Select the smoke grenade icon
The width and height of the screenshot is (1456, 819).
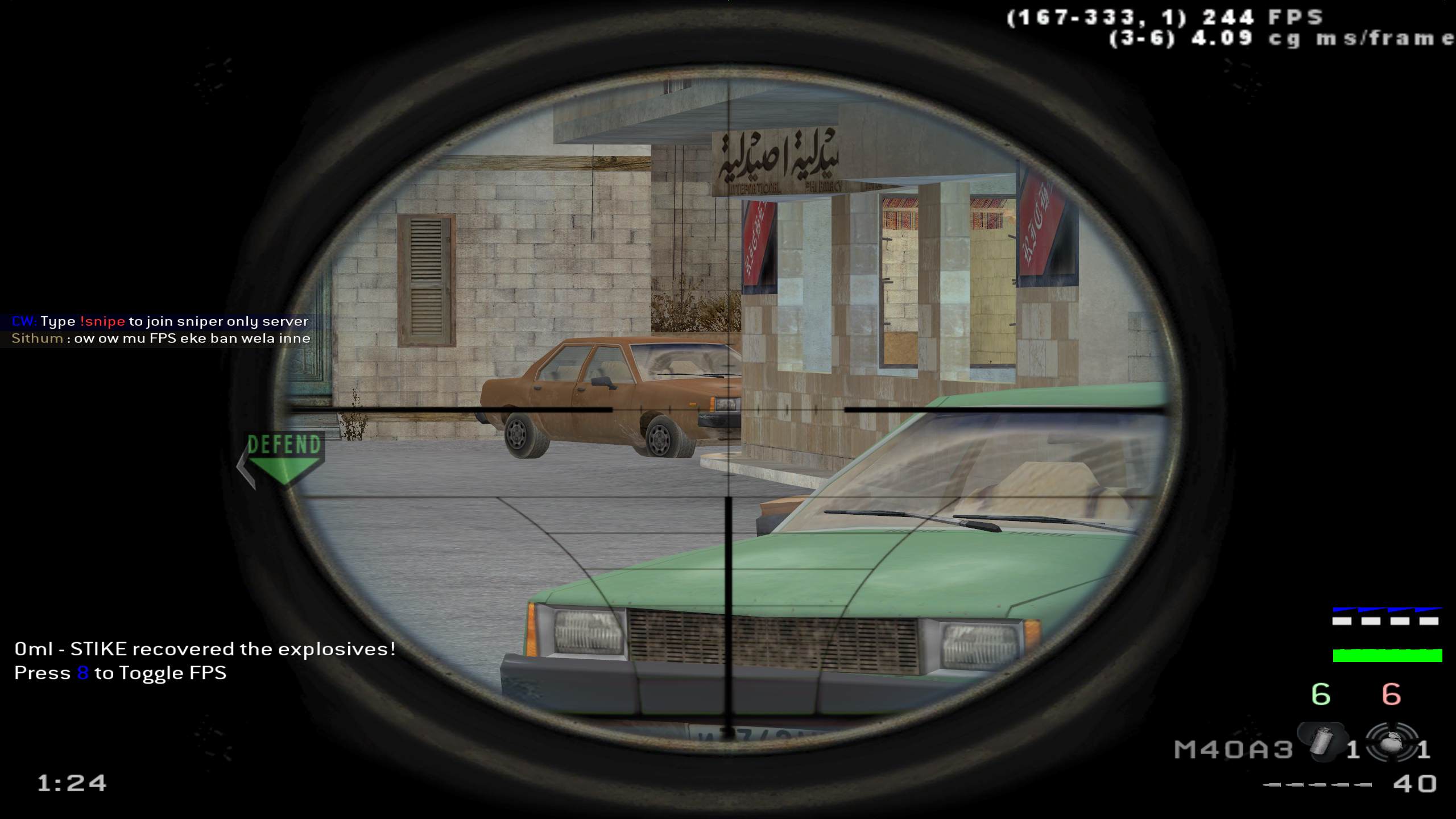1322,743
